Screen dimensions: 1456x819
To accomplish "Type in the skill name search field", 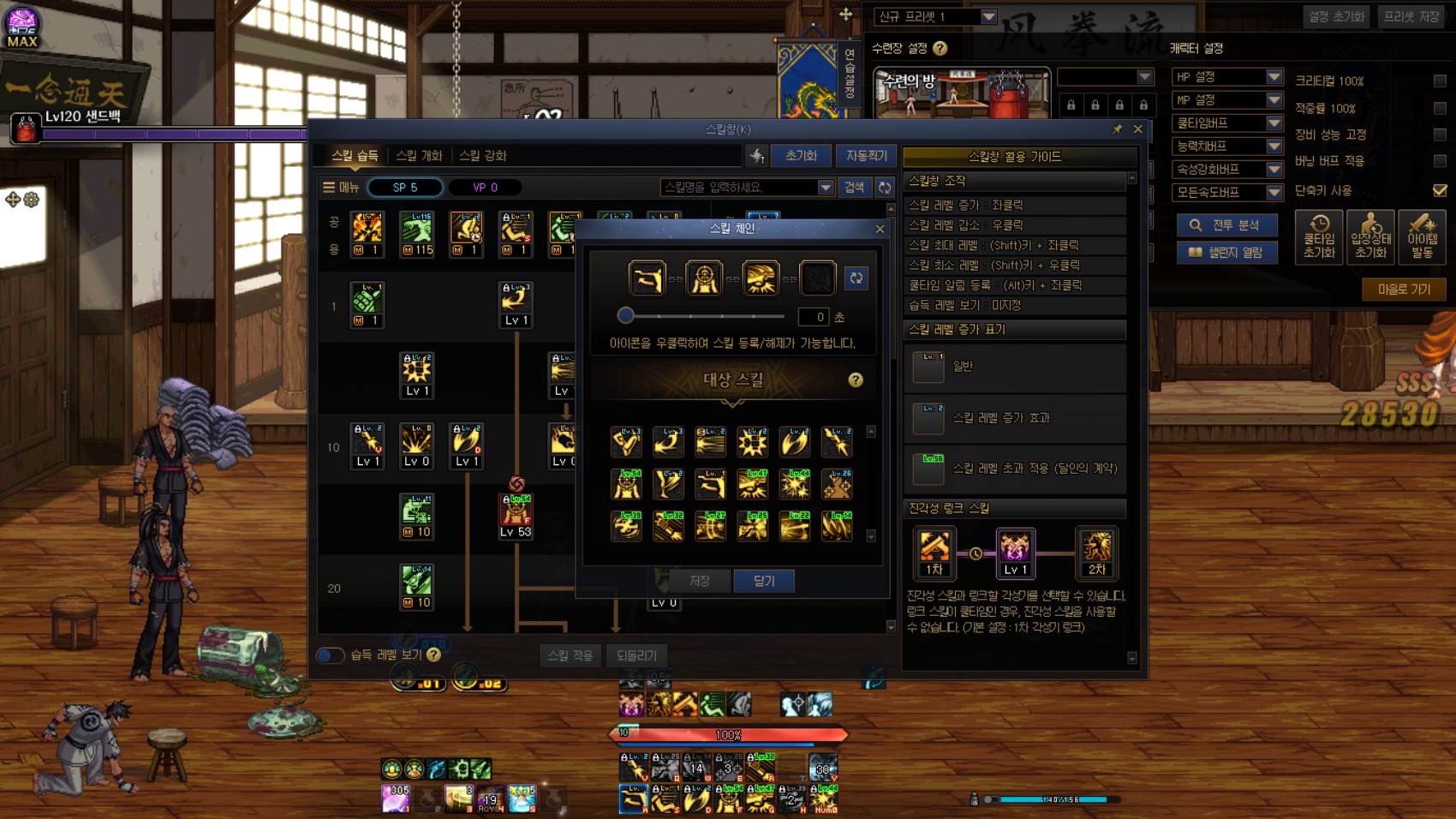I will (737, 187).
